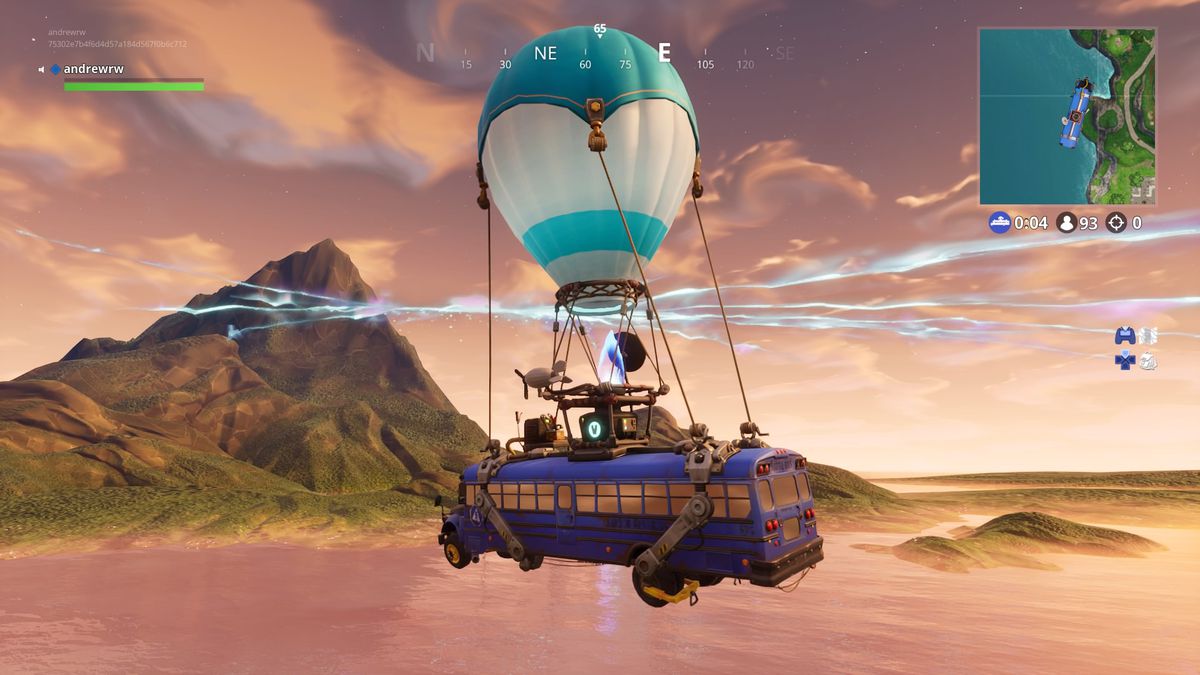The height and width of the screenshot is (675, 1200).
Task: Select squad member andrewrw's name
Action: 93,69
